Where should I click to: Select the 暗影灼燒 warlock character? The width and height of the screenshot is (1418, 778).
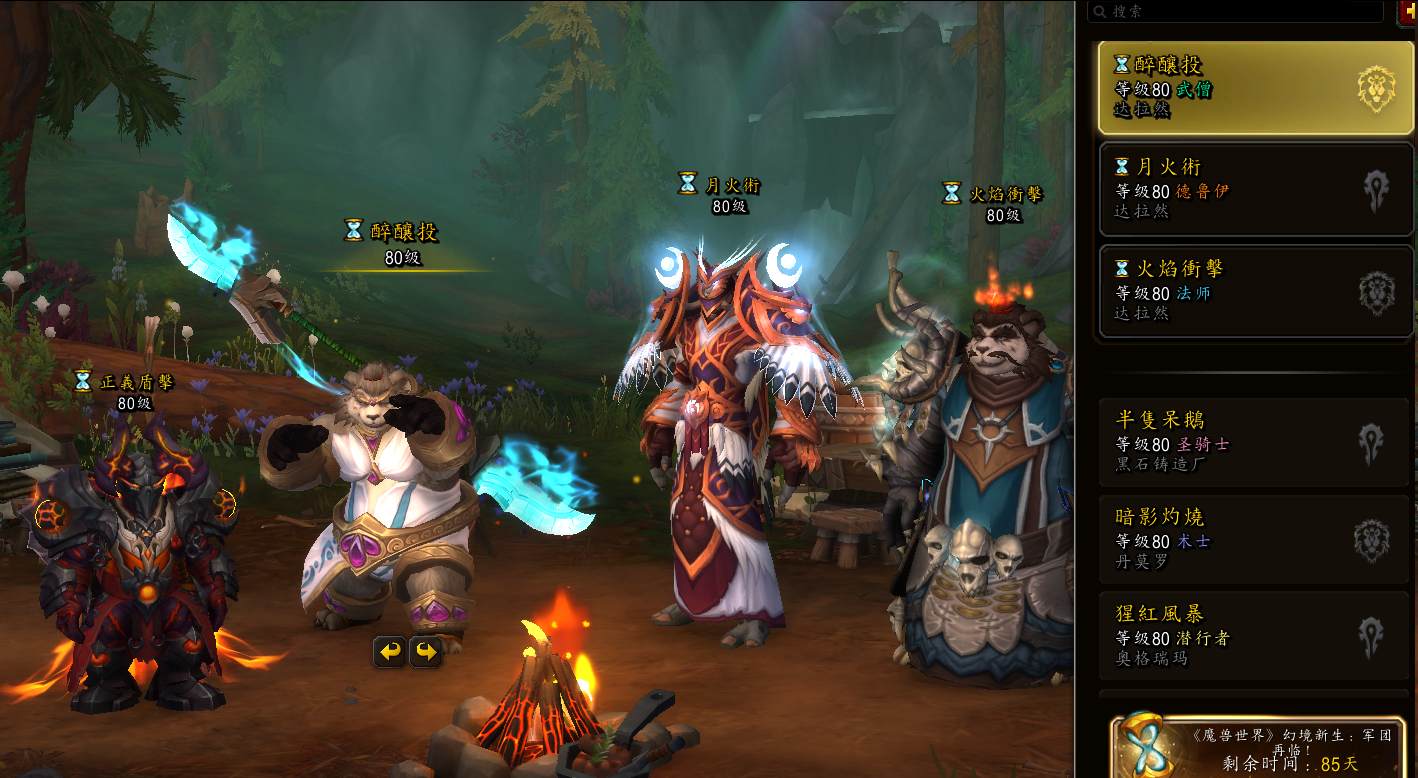pos(1255,539)
